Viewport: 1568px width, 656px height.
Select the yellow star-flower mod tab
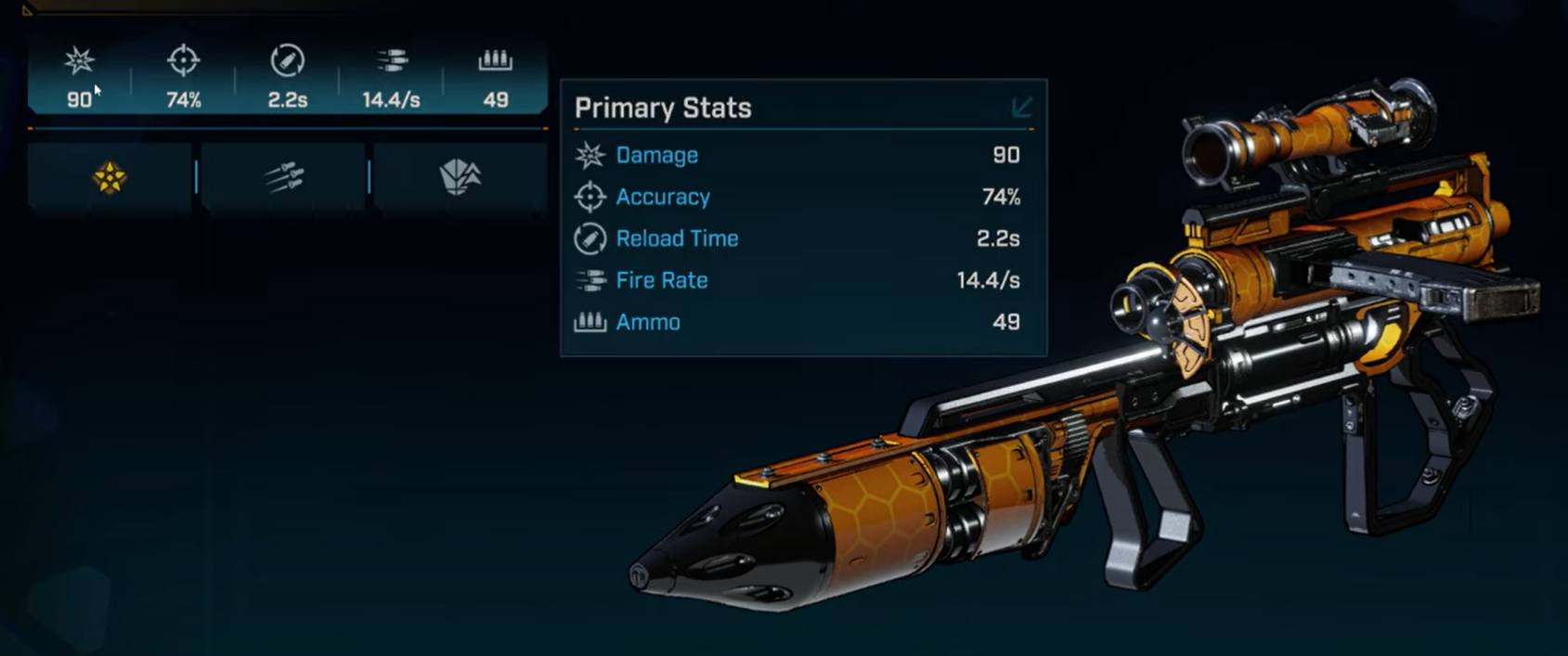[109, 177]
